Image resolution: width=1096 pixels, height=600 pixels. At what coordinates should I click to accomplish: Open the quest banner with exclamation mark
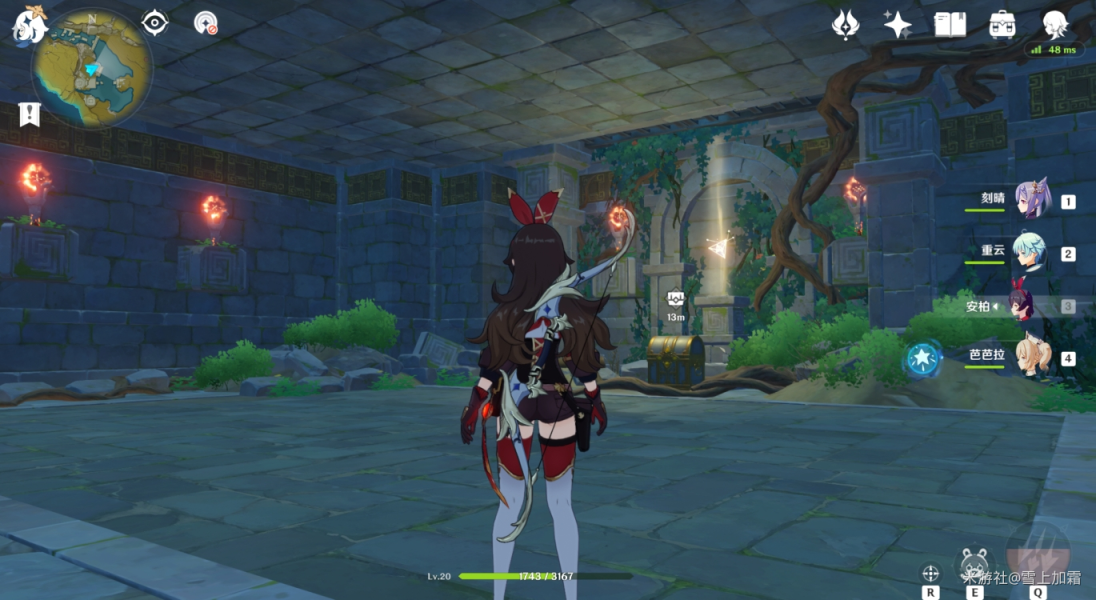[28, 113]
